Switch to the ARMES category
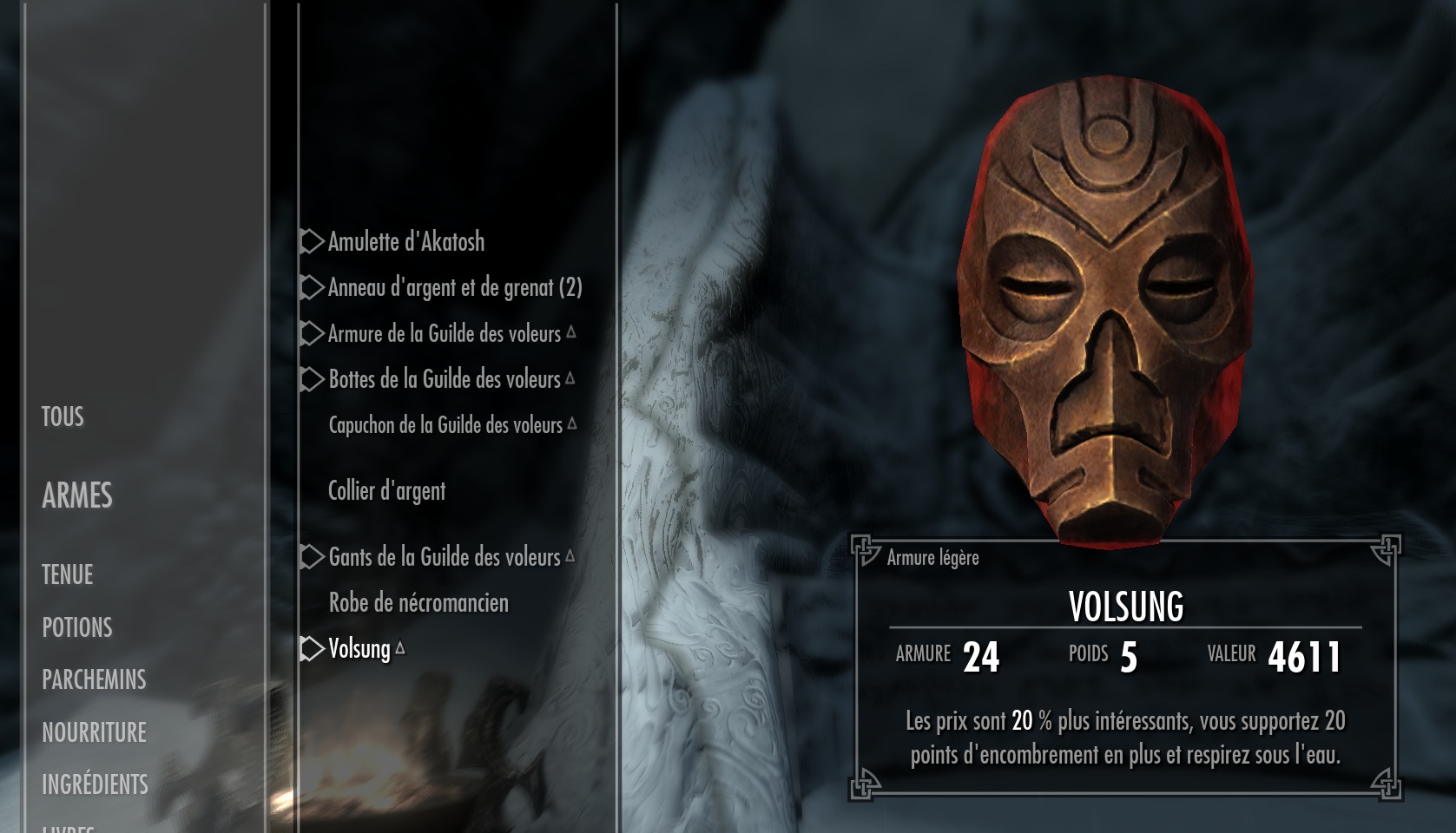The width and height of the screenshot is (1456, 833). tap(77, 495)
